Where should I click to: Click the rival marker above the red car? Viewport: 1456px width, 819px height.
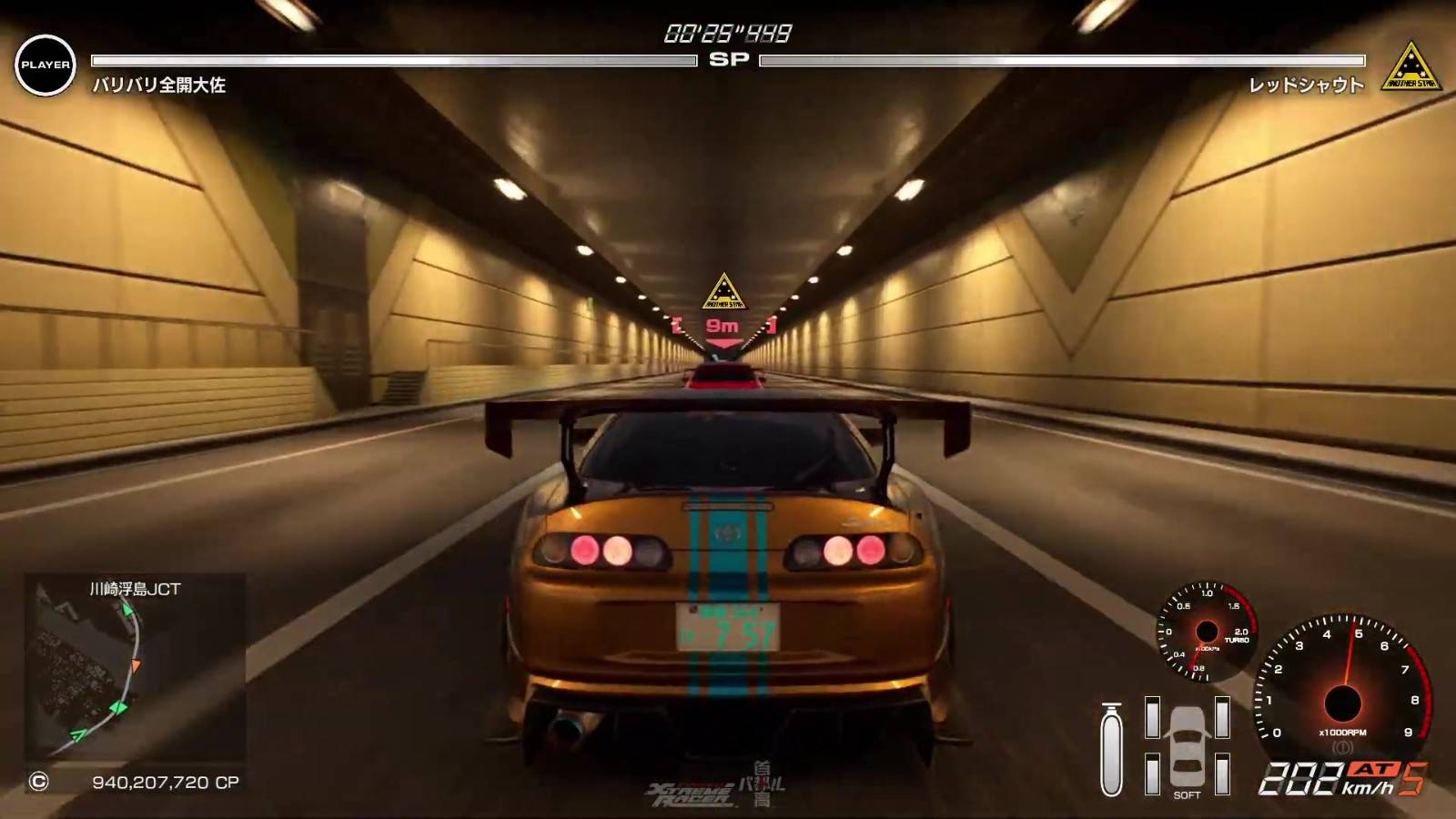723,293
